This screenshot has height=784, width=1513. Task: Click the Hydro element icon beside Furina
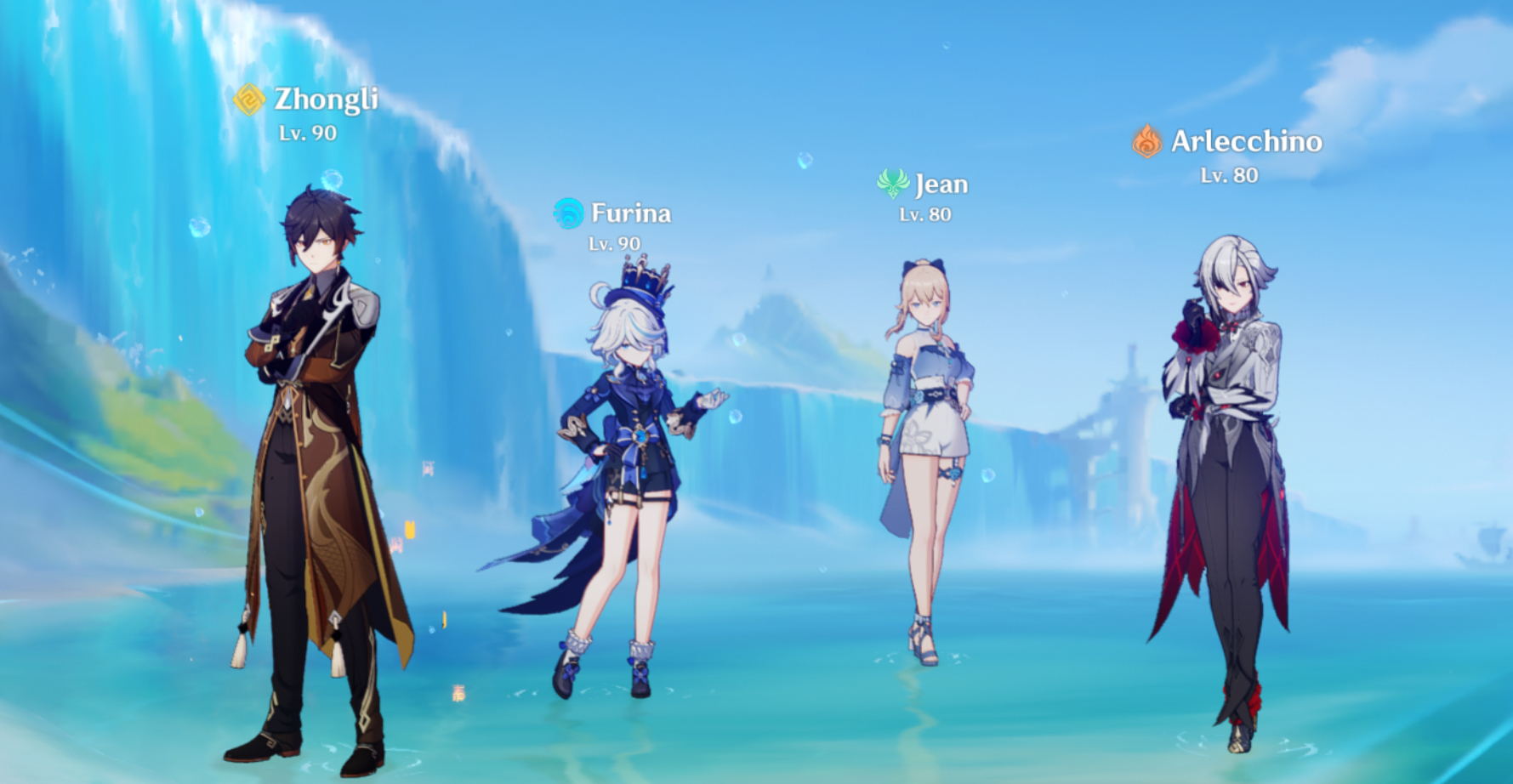(x=566, y=213)
